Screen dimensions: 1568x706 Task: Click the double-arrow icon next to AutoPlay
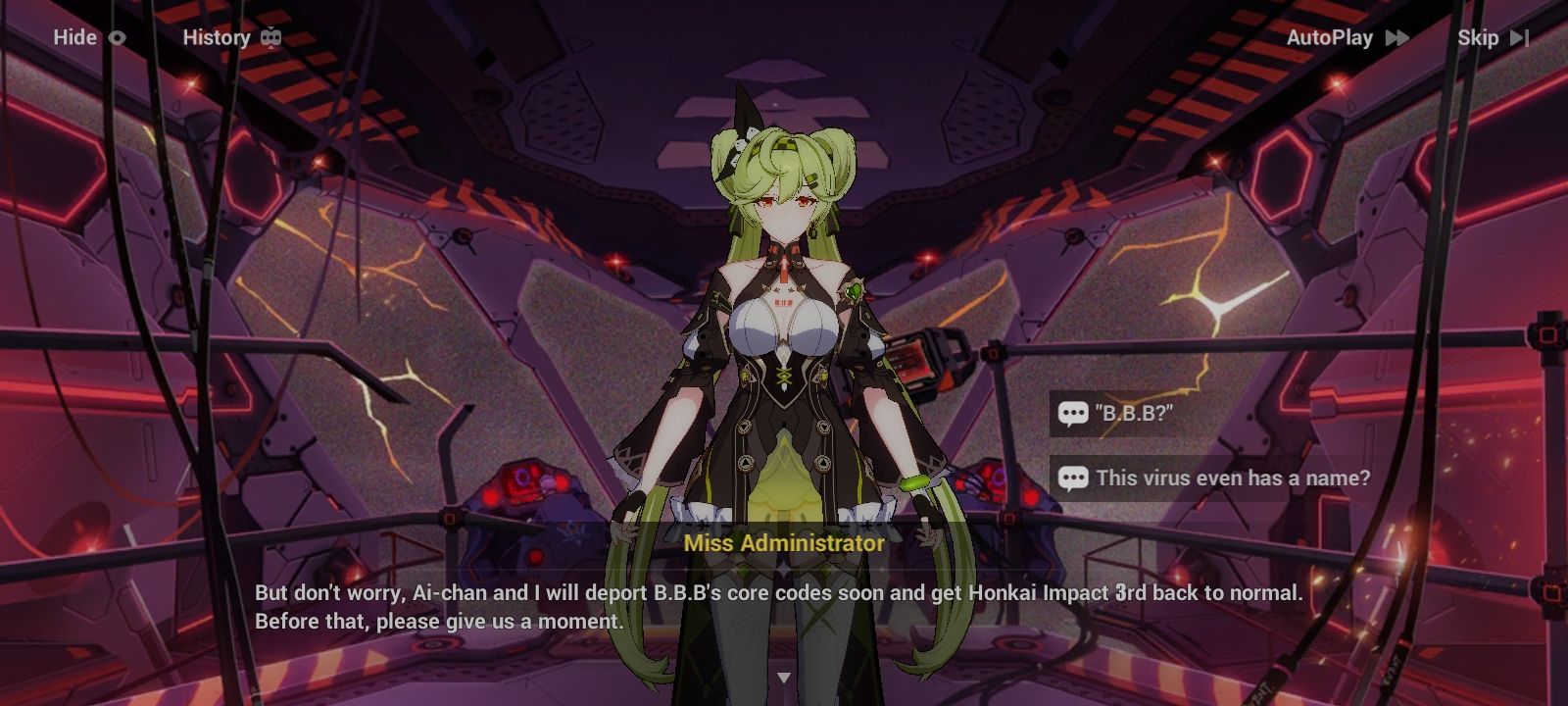[x=1396, y=37]
